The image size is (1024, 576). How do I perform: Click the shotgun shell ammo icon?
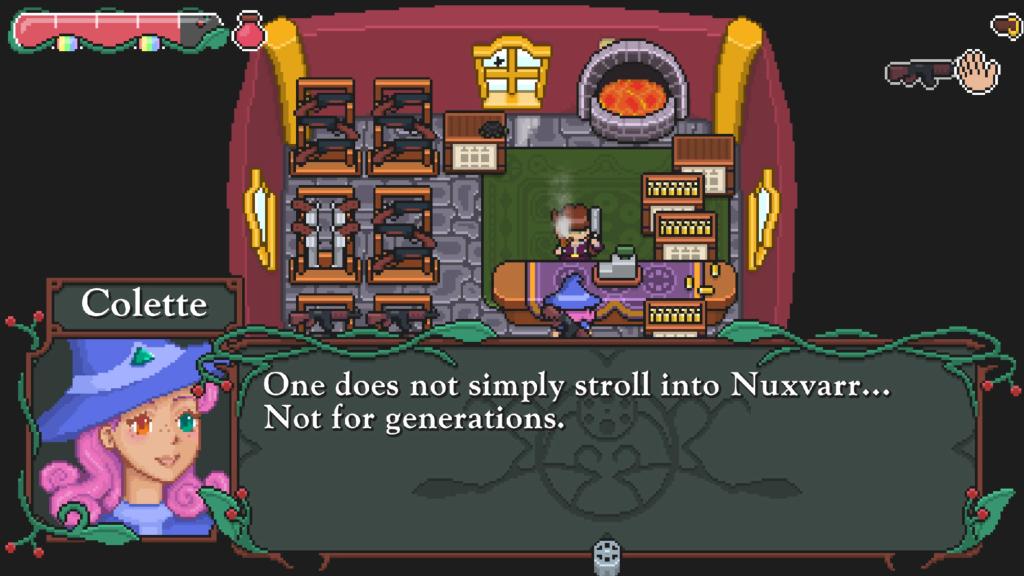click(1006, 25)
